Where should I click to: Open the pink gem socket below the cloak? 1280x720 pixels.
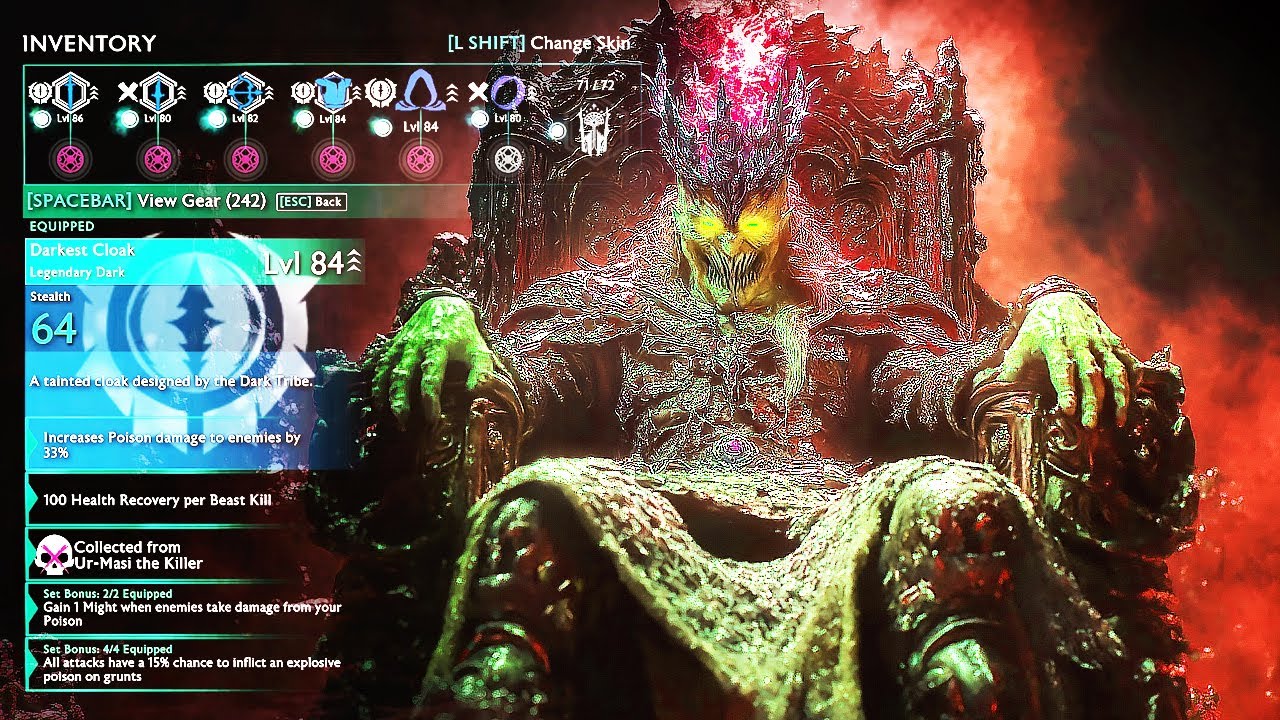420,160
